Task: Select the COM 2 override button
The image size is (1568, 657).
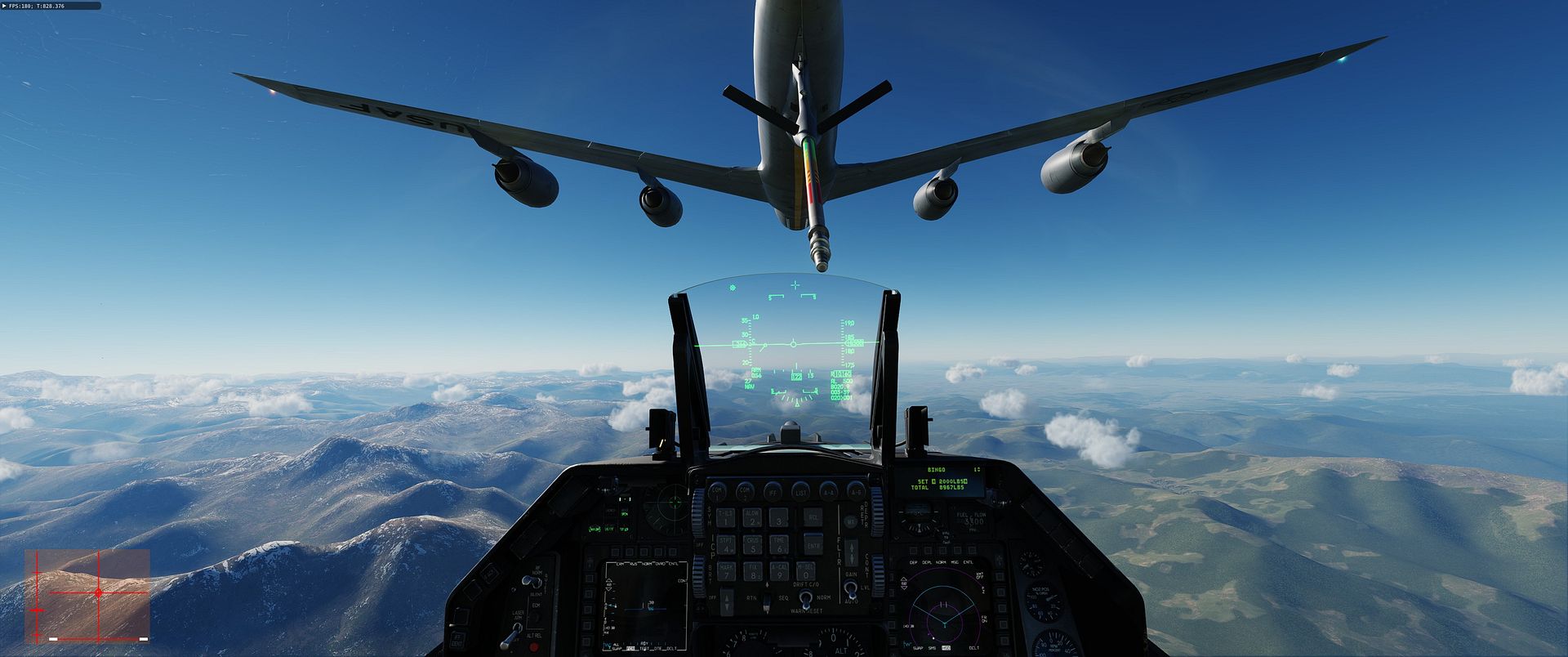Action: [x=746, y=492]
